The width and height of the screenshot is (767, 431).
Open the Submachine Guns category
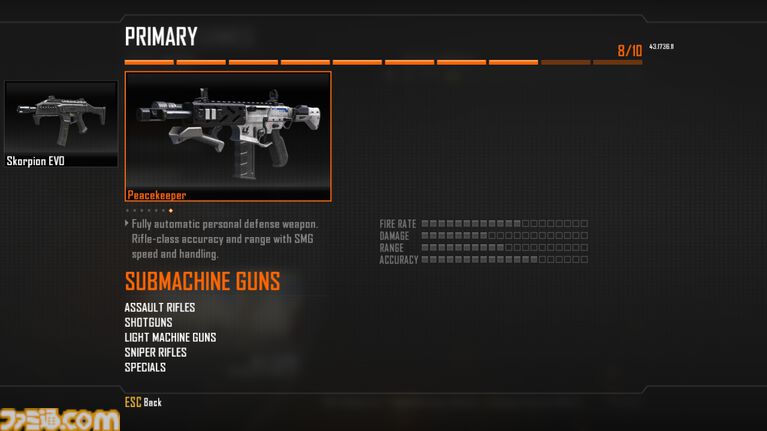202,281
